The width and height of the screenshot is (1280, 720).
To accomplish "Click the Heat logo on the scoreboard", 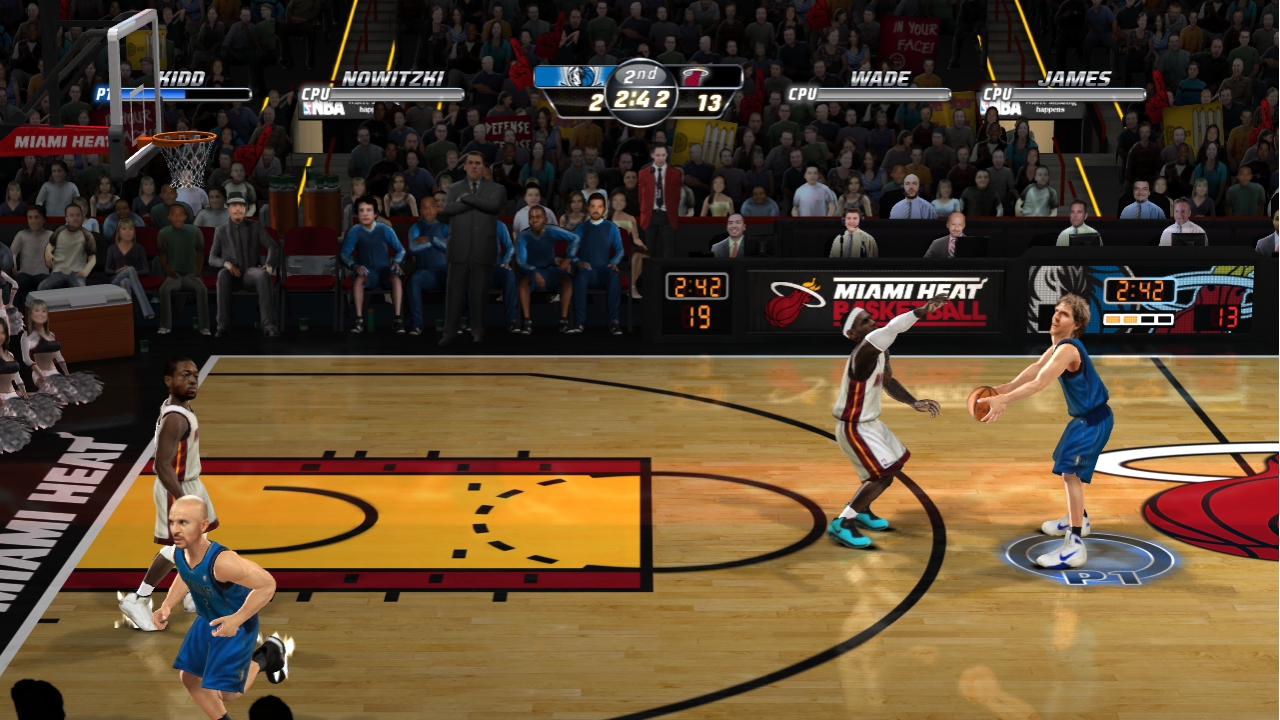I will tap(696, 77).
